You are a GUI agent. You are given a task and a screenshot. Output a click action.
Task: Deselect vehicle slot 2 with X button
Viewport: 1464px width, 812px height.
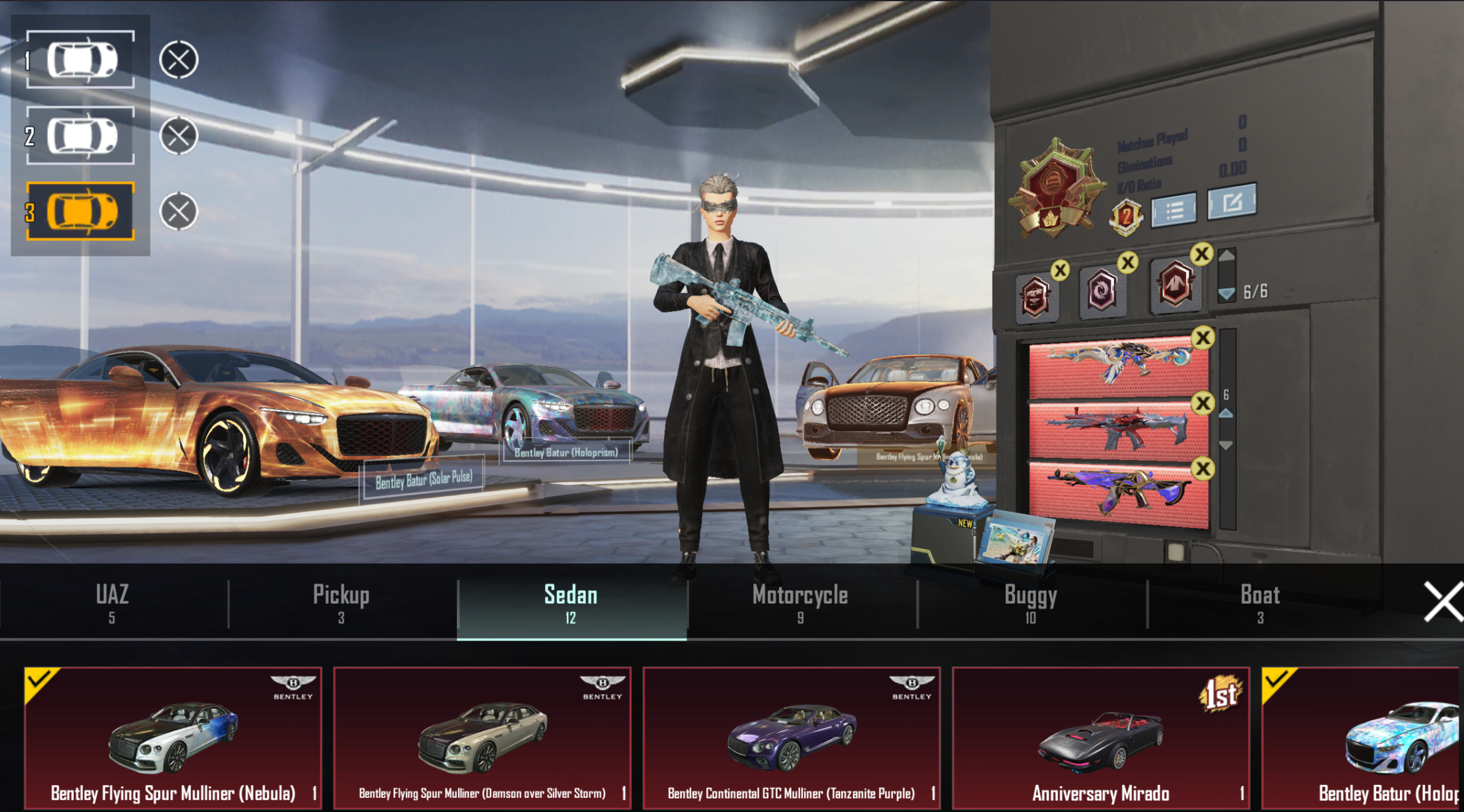tap(178, 135)
